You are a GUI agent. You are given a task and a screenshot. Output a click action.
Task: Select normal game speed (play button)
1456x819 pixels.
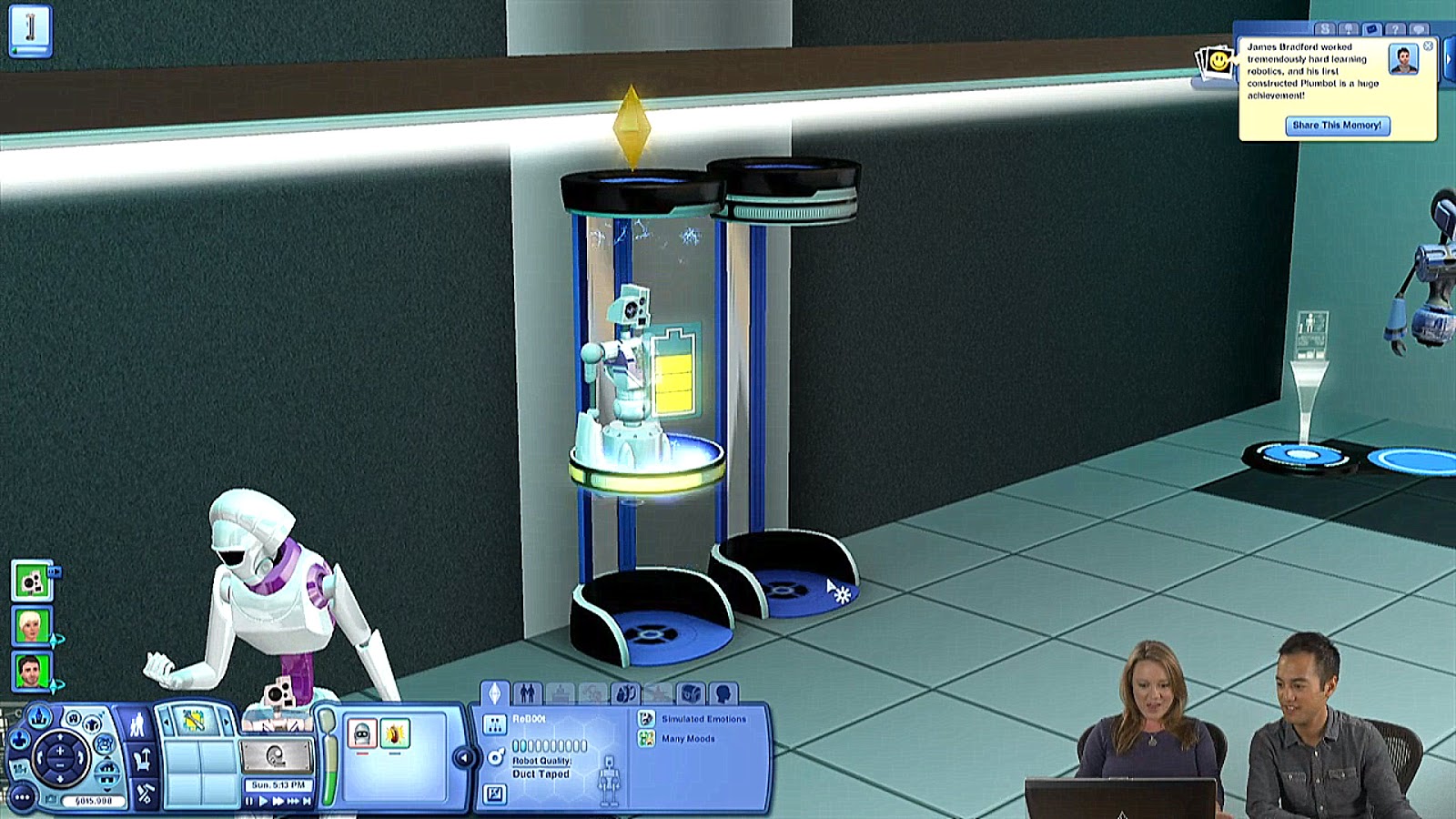click(264, 801)
